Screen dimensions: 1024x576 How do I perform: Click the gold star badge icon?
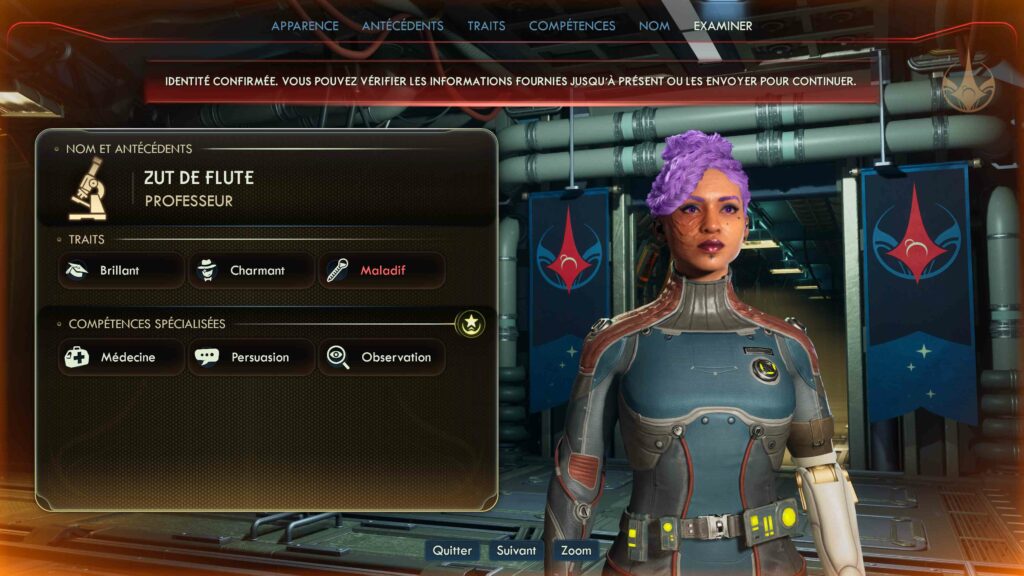click(470, 323)
